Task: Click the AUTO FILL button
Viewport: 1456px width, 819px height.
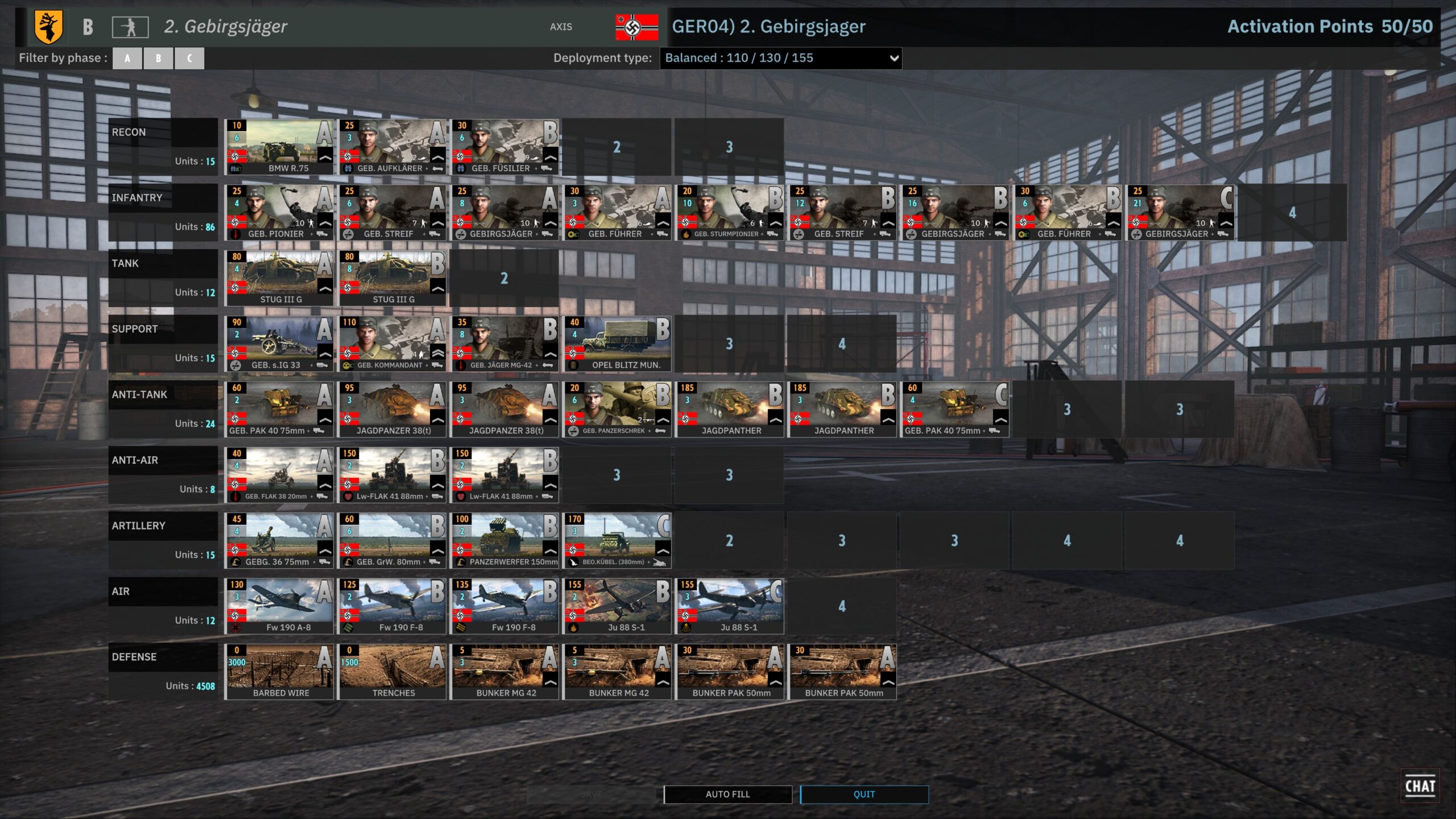Action: tap(727, 794)
